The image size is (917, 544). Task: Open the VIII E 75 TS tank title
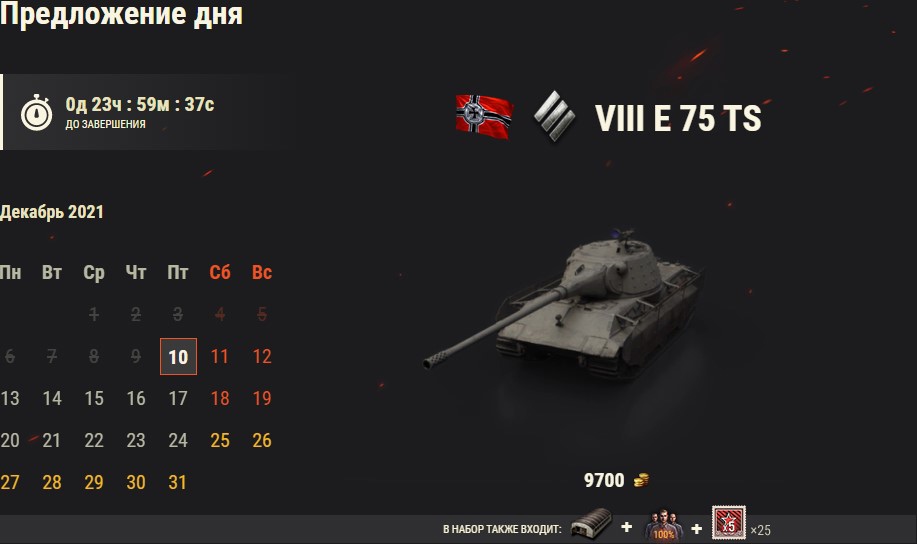point(678,119)
